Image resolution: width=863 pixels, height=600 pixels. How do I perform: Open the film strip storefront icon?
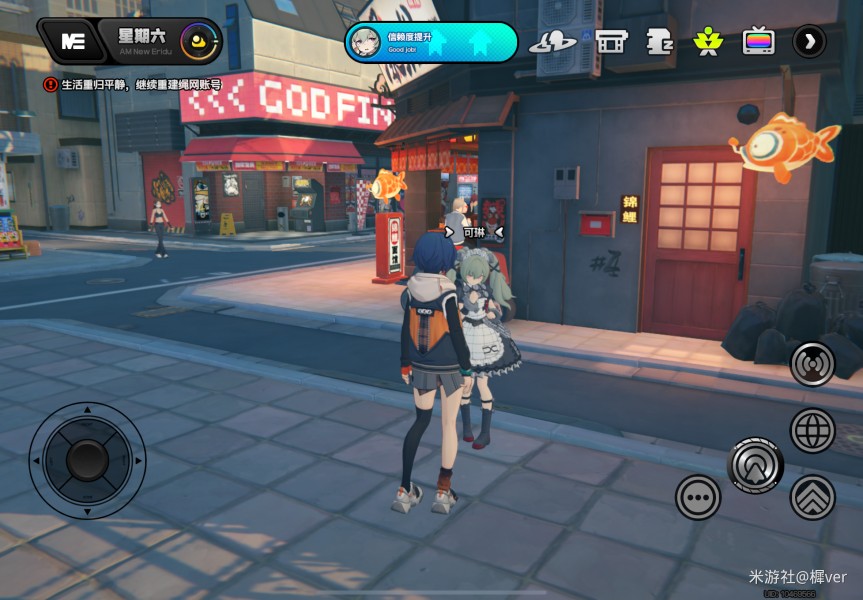611,42
